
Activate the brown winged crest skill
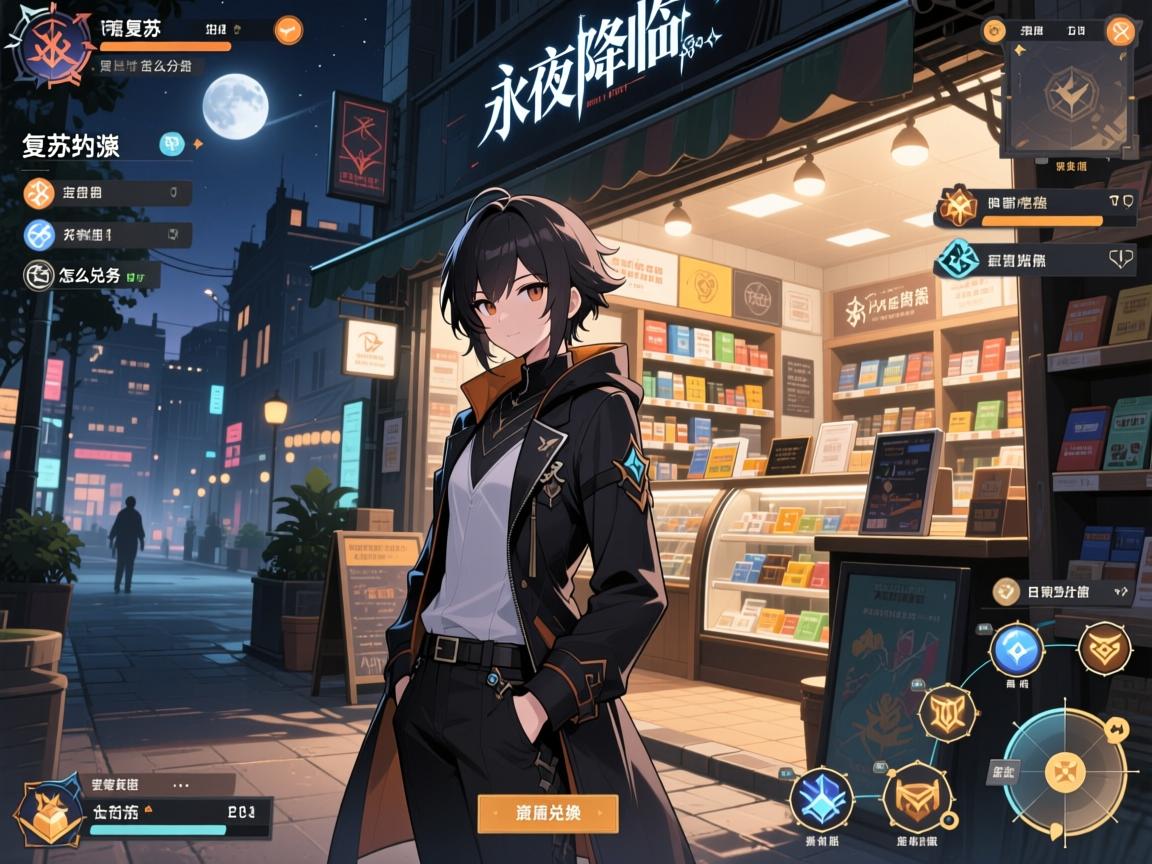[1105, 648]
